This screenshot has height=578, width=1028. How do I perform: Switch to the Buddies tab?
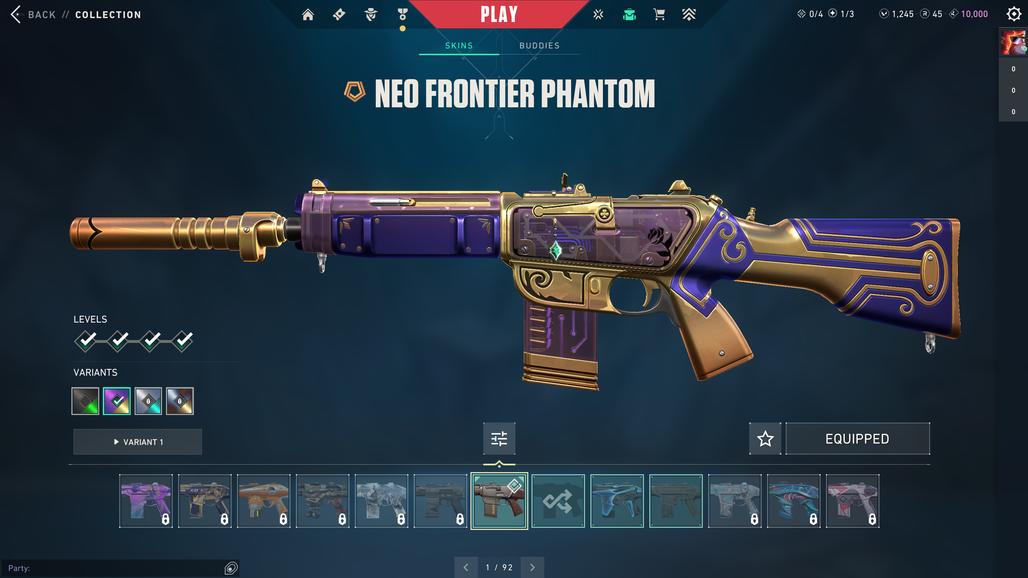(x=539, y=46)
